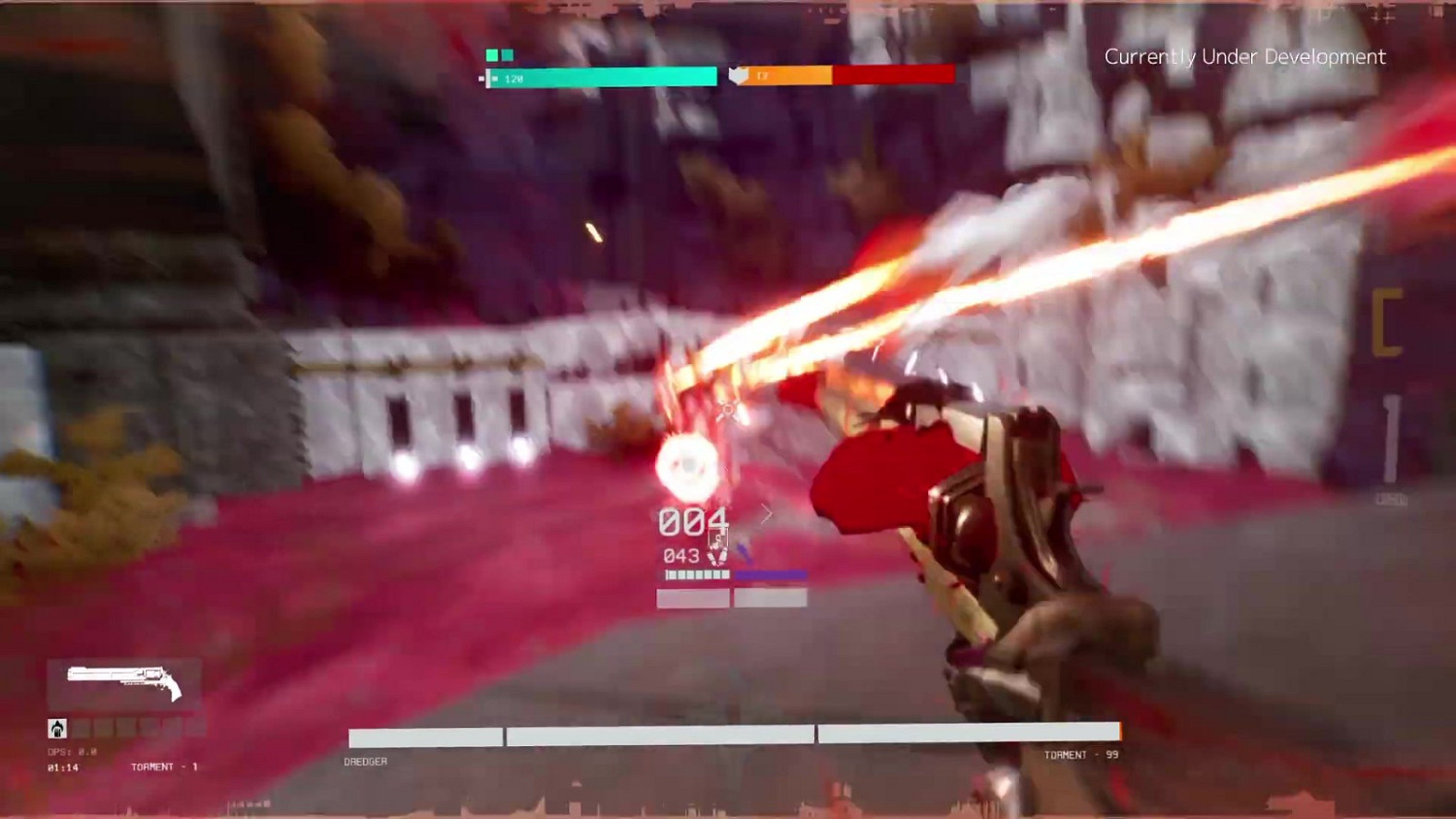1456x819 pixels.
Task: Click the hooded reaper ammo icon
Action: point(57,728)
